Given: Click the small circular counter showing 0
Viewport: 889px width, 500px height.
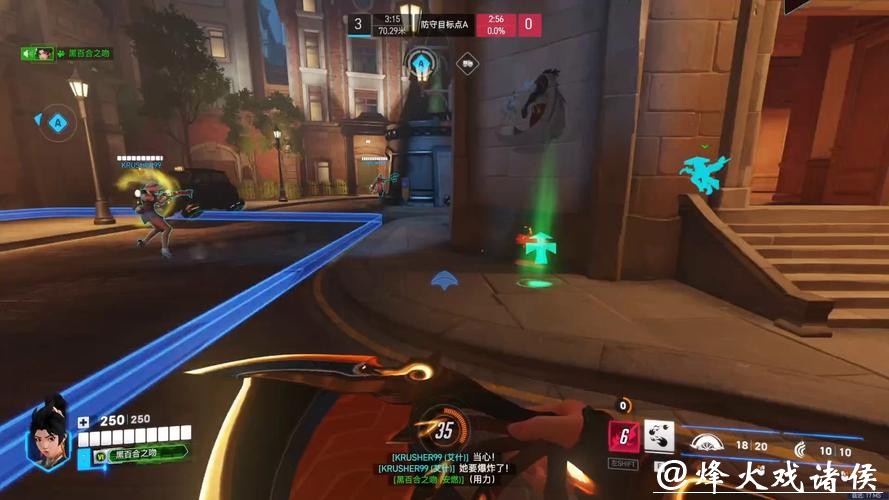Looking at the screenshot, I should tap(625, 405).
